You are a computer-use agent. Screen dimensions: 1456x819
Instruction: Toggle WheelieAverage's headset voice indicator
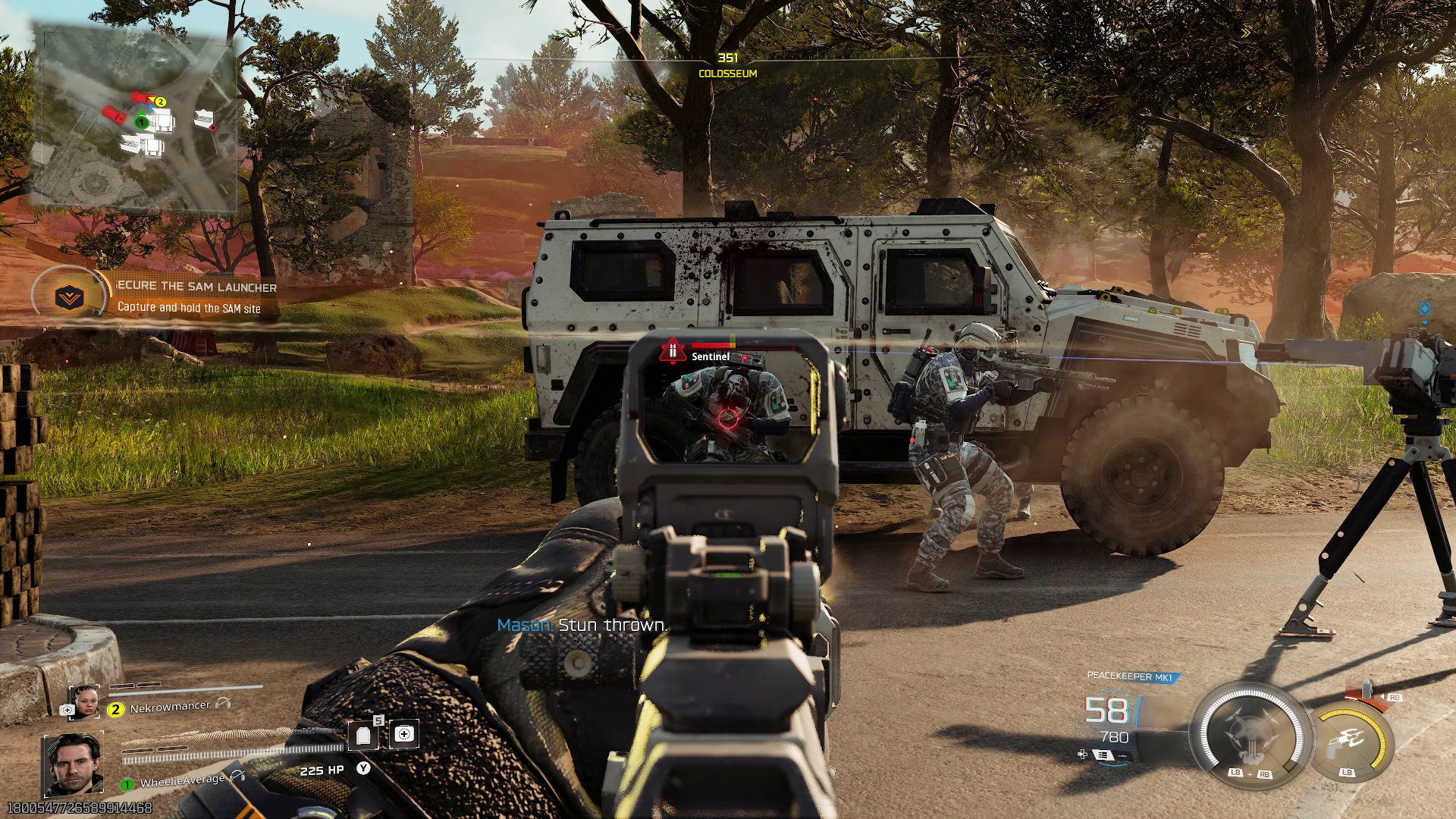coord(237,777)
